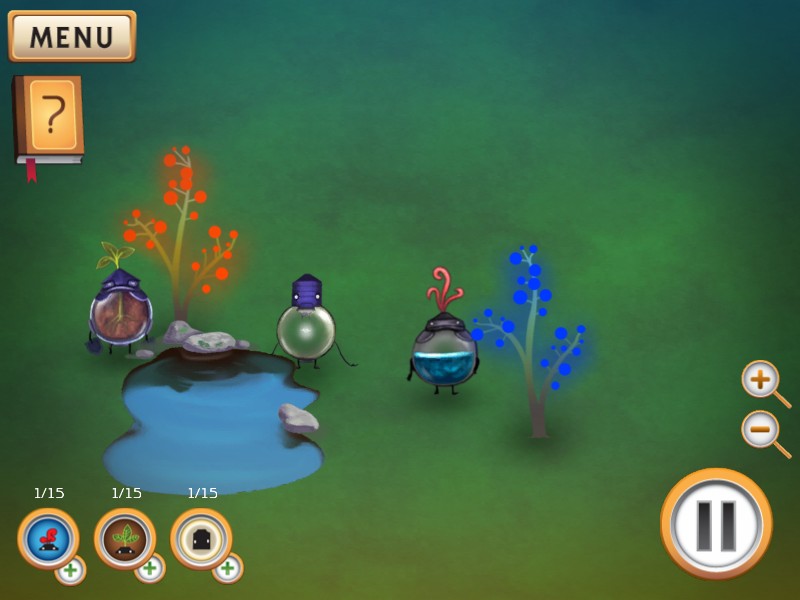This screenshot has width=800, height=600.
Task: Pause the game with the pause button
Action: tap(716, 523)
